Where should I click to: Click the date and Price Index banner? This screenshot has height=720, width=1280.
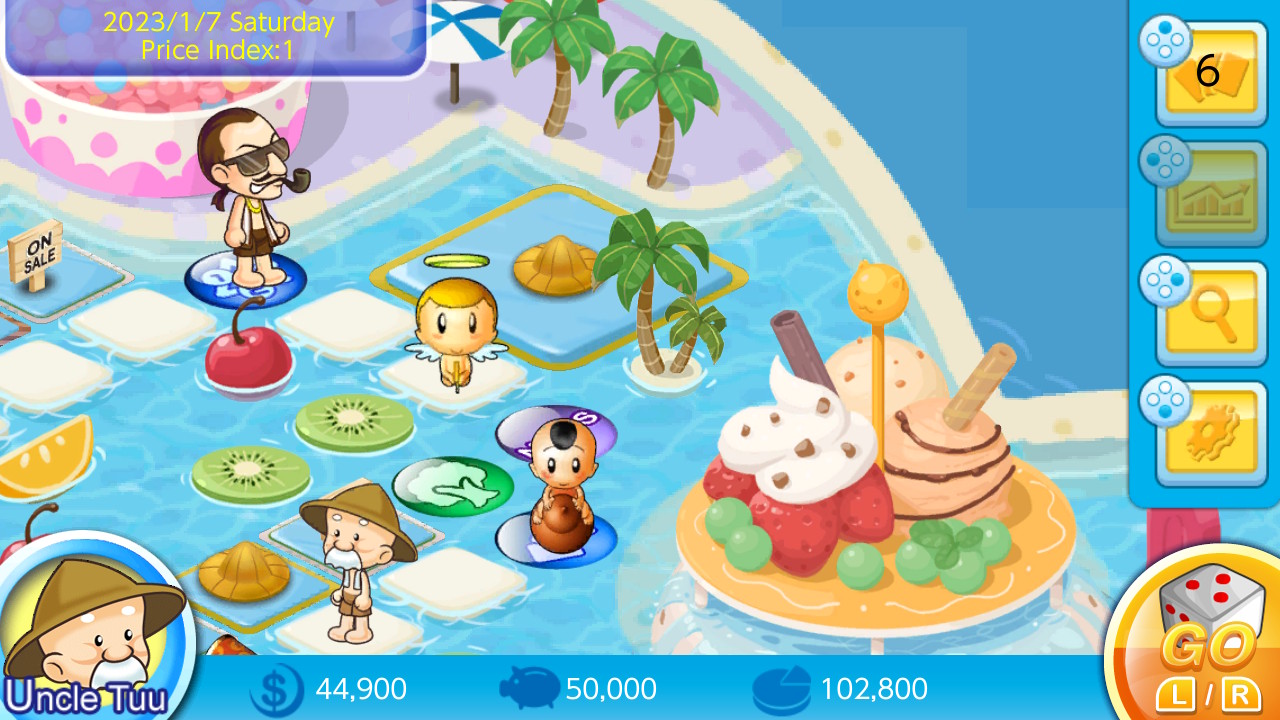[215, 35]
